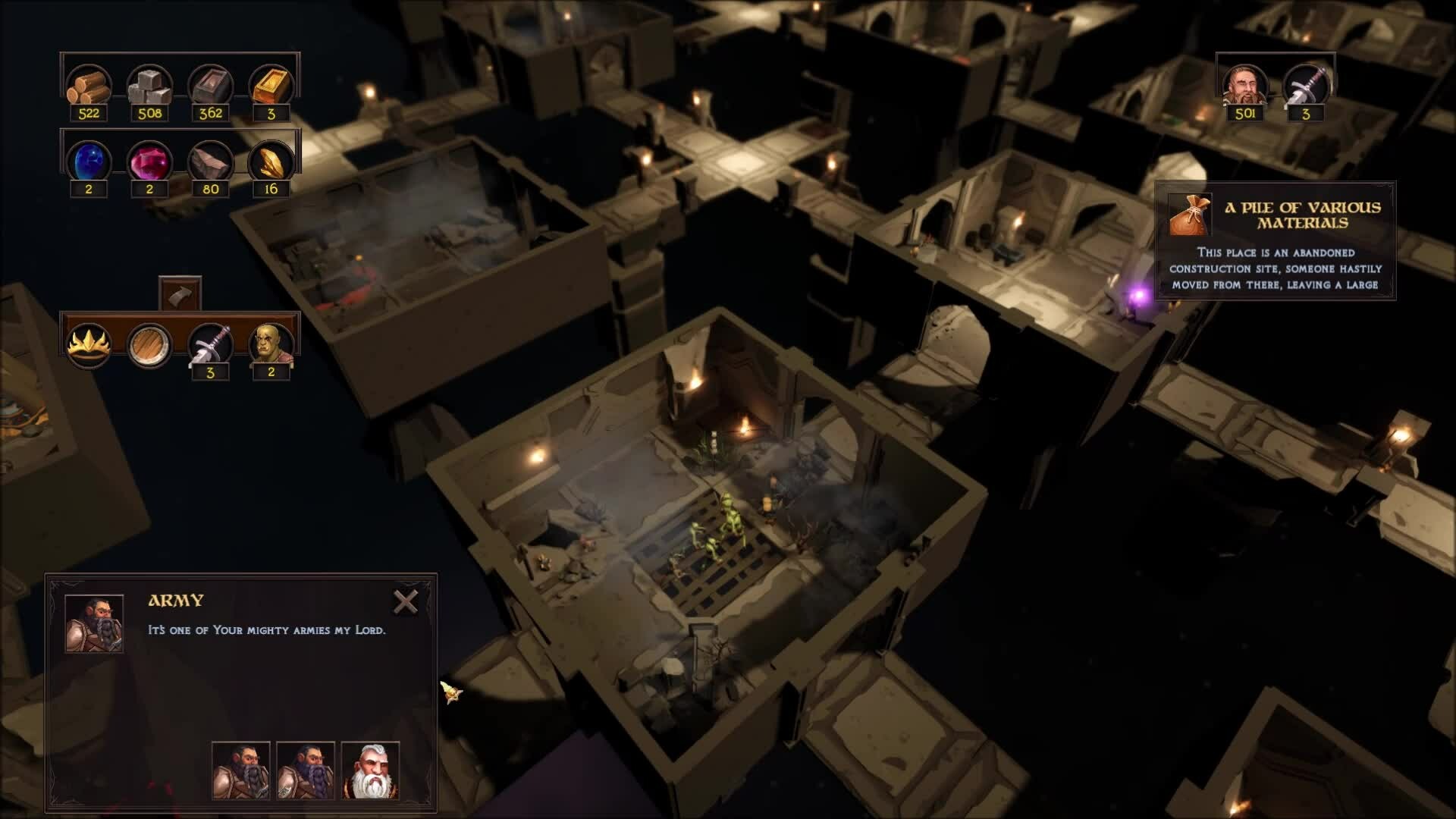Viewport: 1456px width, 819px height.
Task: Select the golden crystal resource icon
Action: coord(271,162)
